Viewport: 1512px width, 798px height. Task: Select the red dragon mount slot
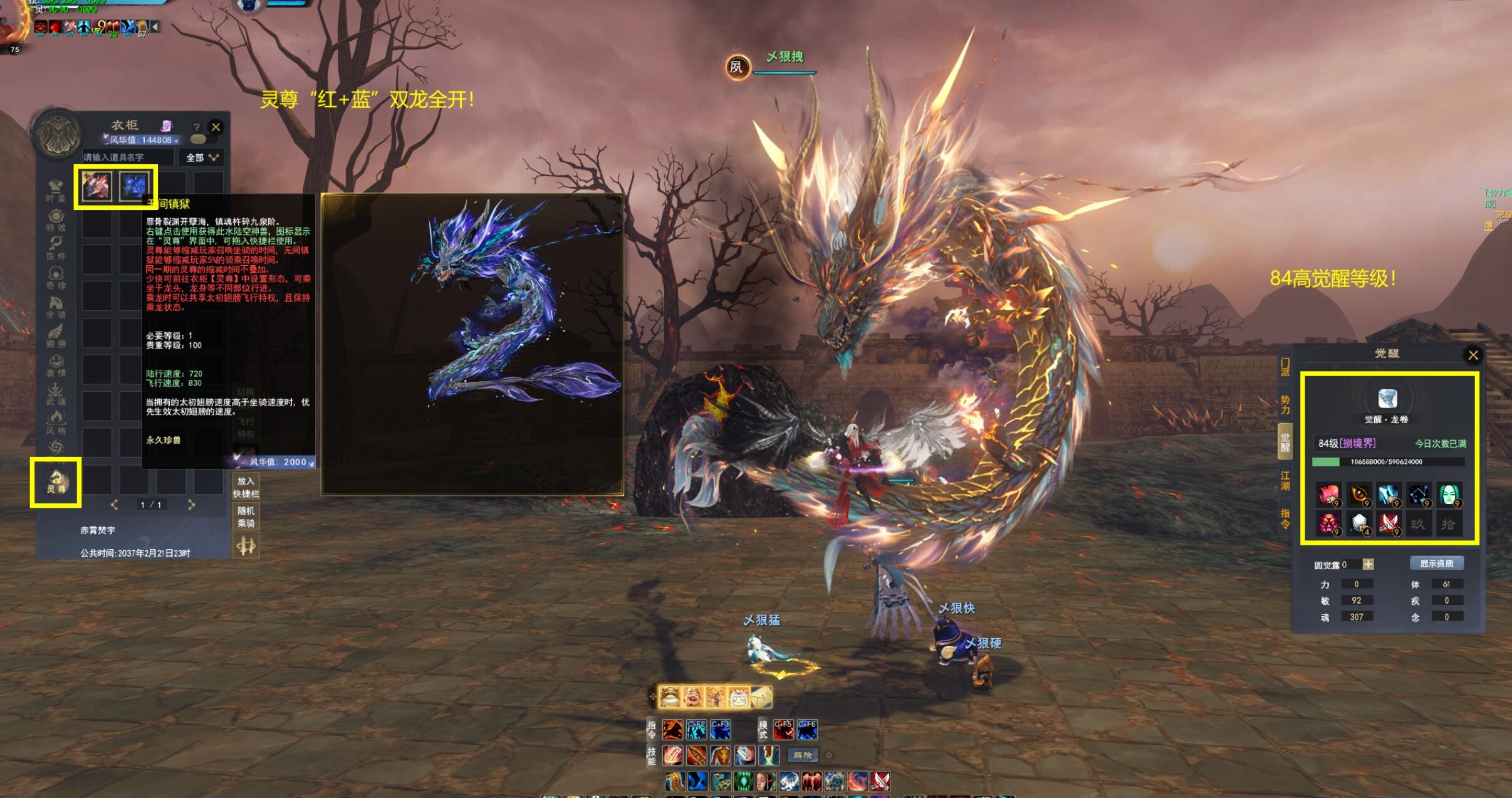[96, 186]
